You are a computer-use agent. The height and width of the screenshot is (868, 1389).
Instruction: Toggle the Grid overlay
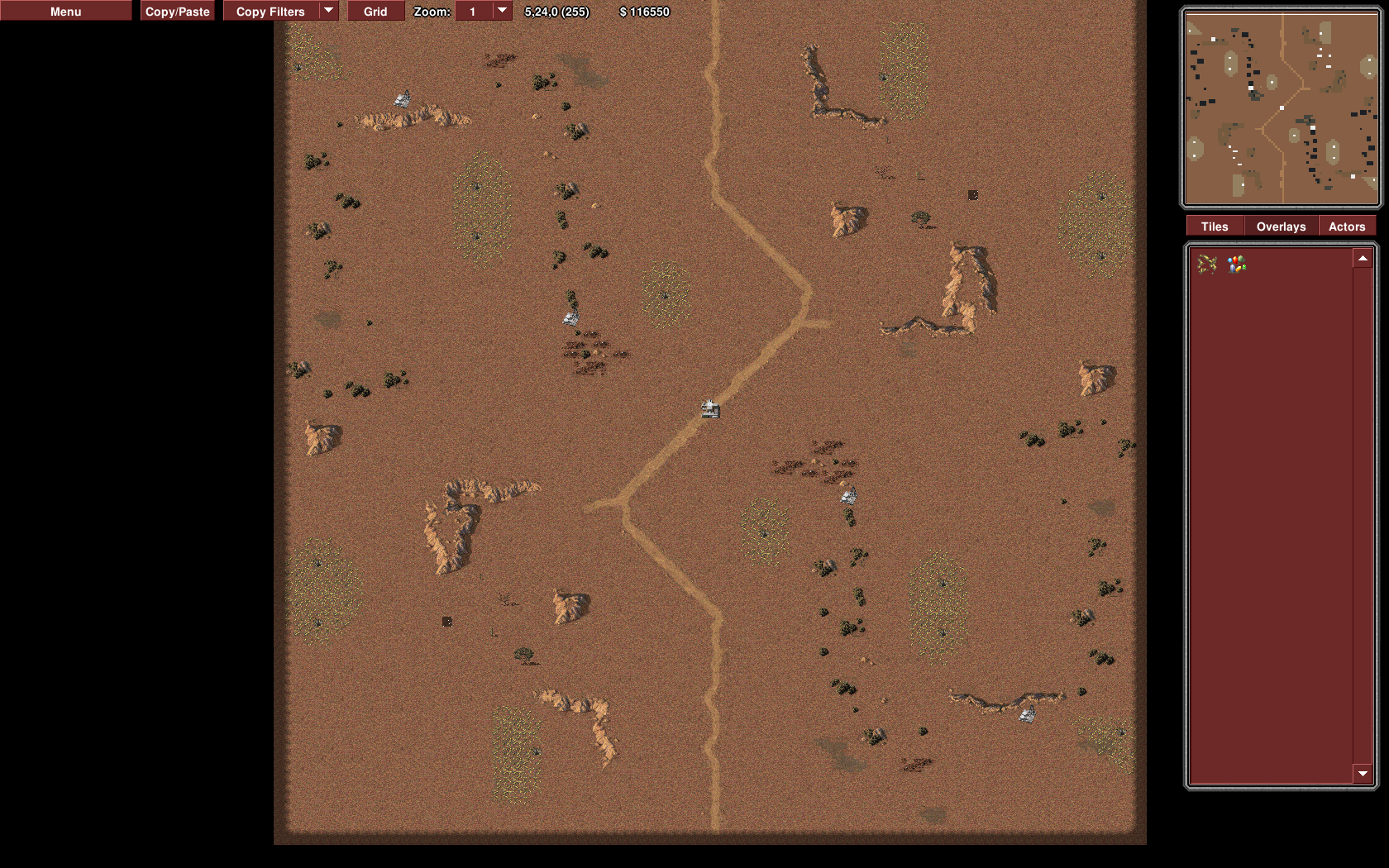[x=375, y=12]
